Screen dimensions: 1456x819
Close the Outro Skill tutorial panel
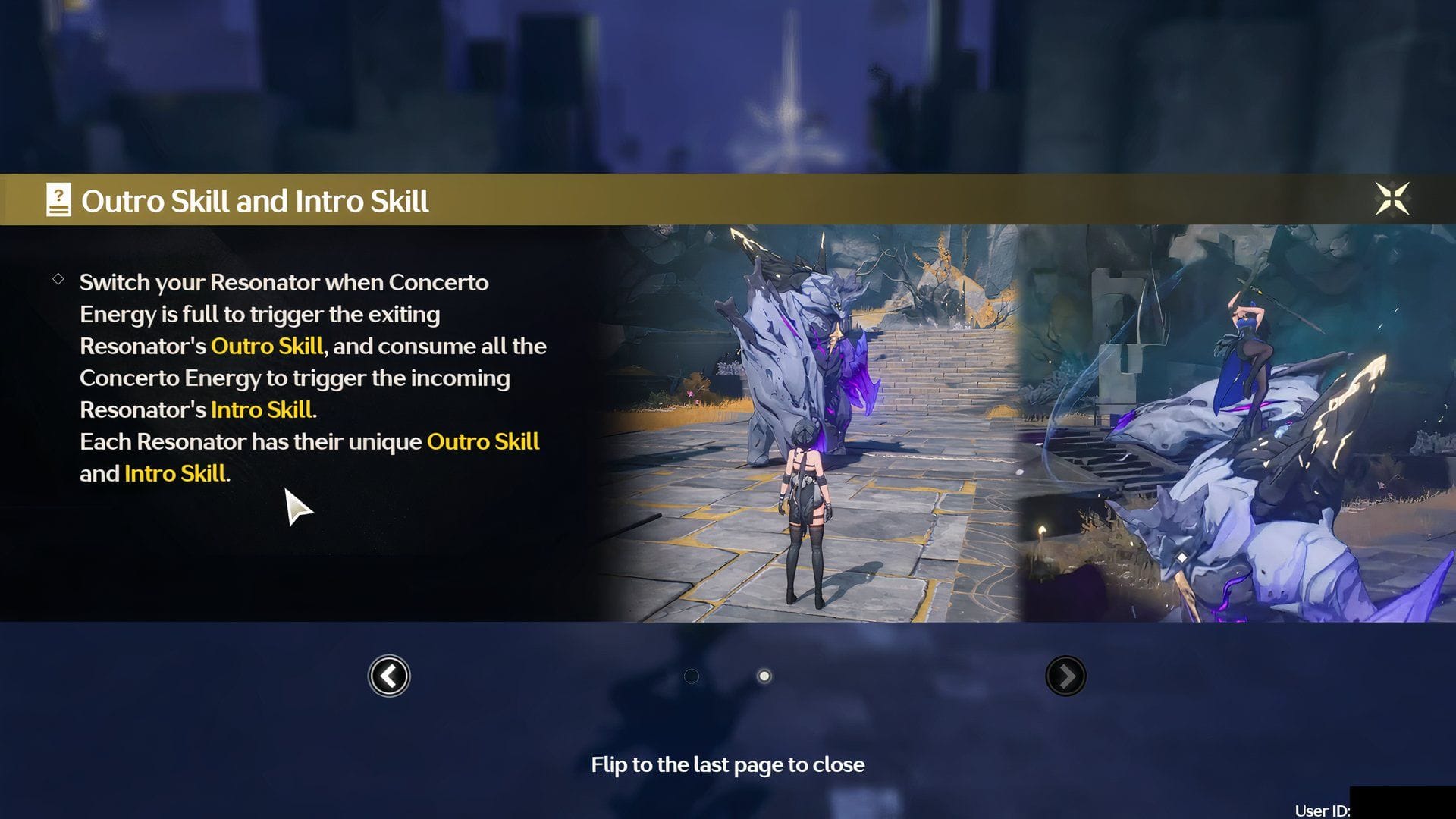(x=1392, y=199)
